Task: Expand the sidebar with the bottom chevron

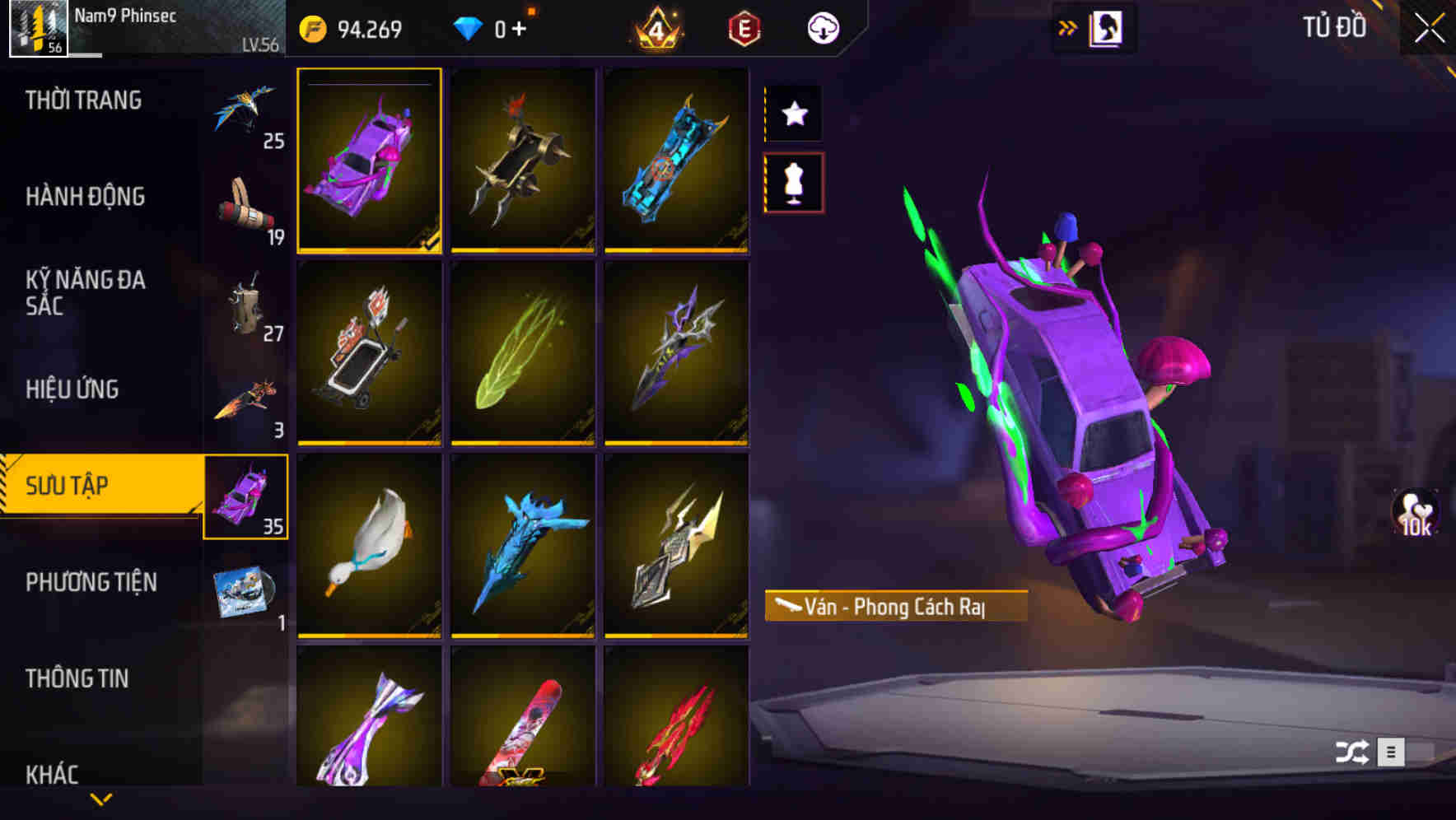Action: click(x=101, y=799)
